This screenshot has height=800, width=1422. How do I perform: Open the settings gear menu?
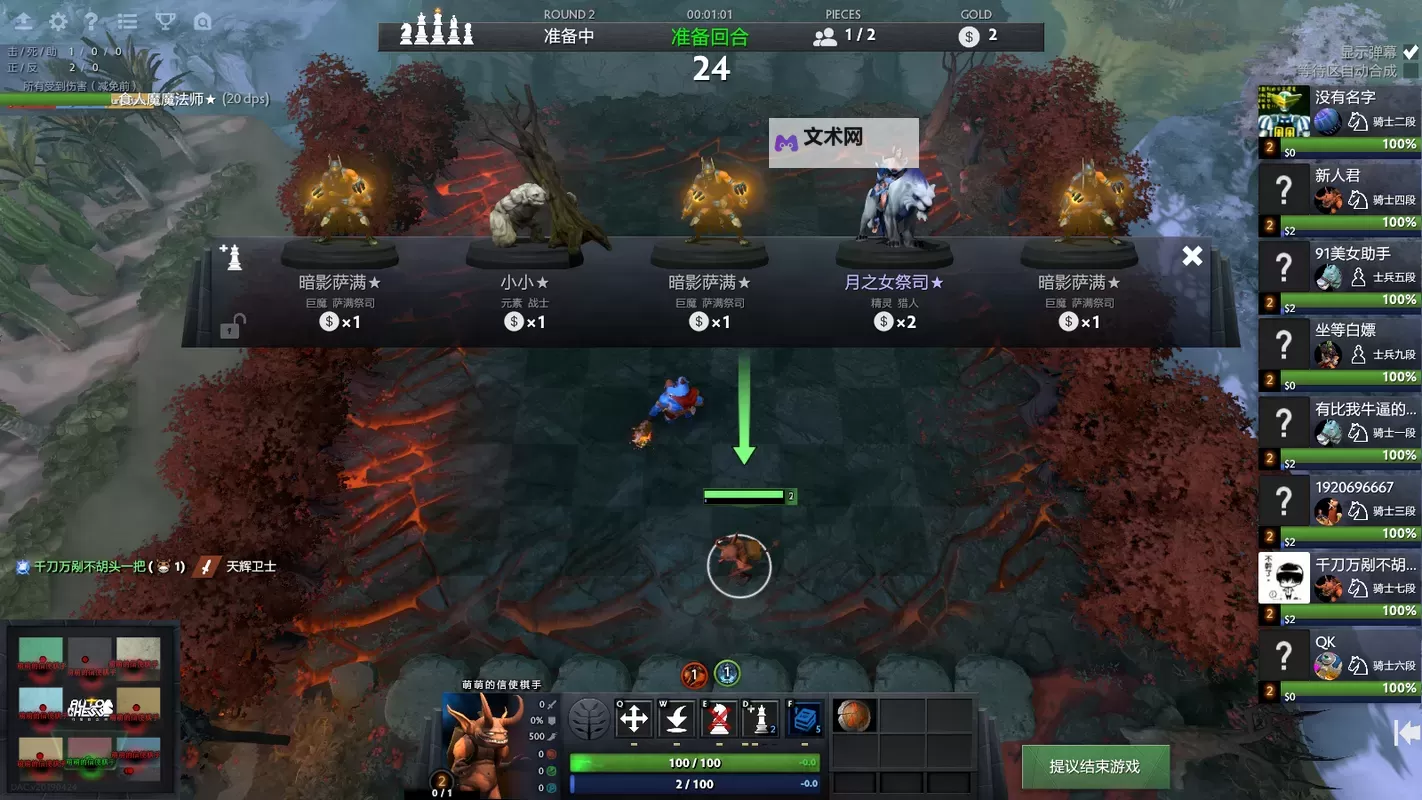click(x=59, y=22)
